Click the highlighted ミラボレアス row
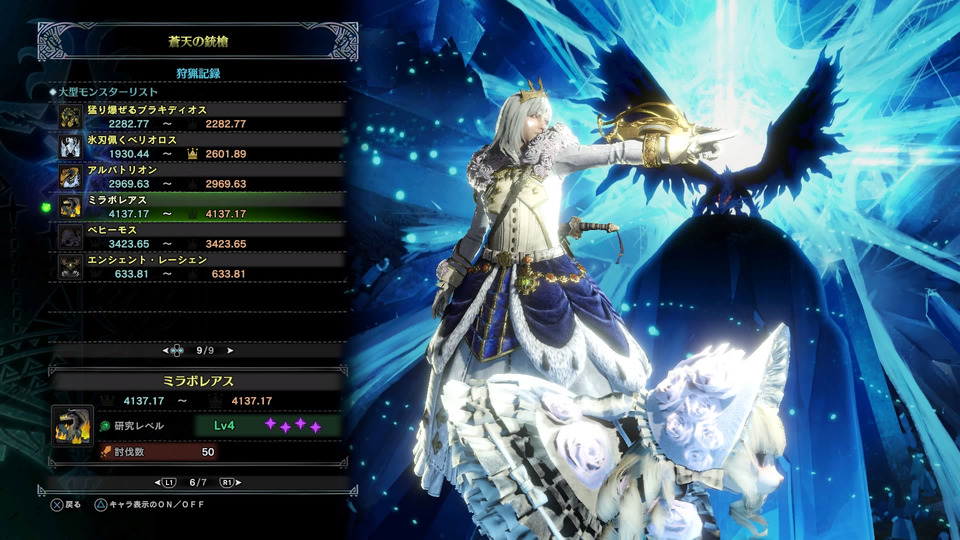The width and height of the screenshot is (960, 540). point(200,206)
